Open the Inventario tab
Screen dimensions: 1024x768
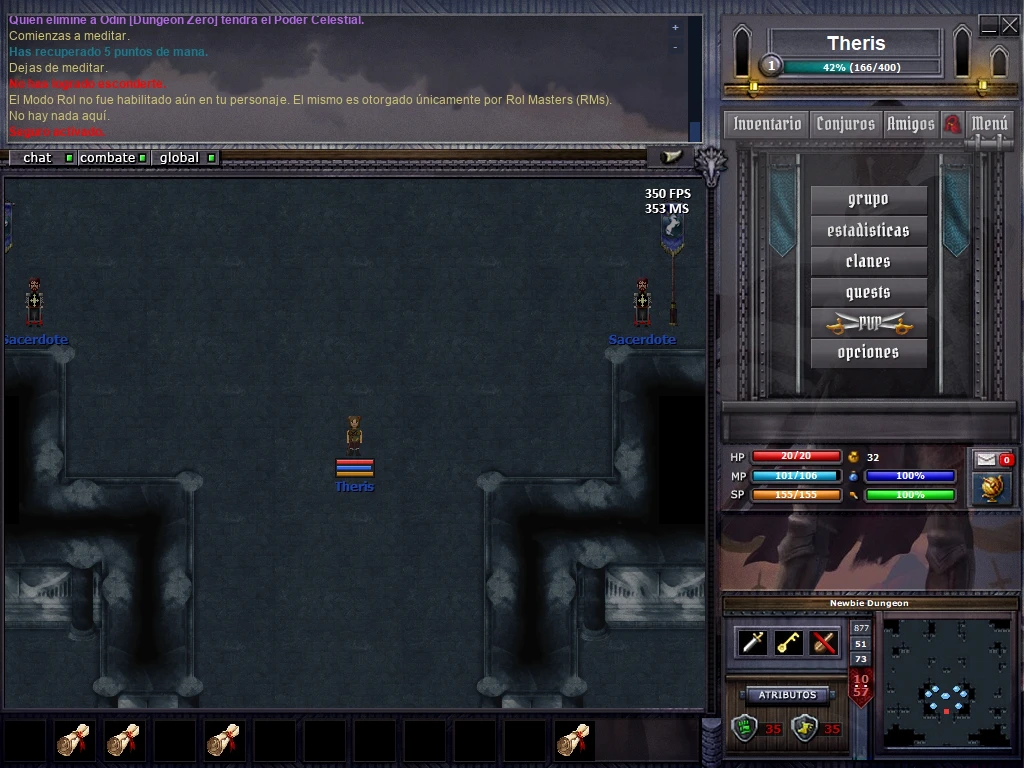(x=767, y=124)
